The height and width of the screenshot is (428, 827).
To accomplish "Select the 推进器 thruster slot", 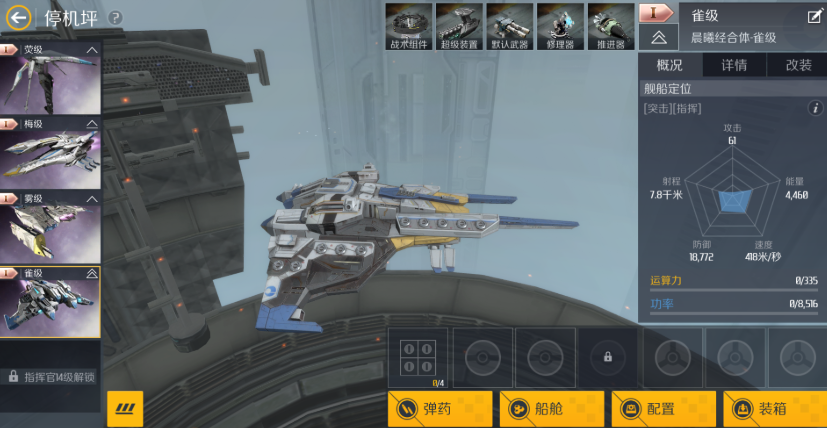I will (x=611, y=26).
